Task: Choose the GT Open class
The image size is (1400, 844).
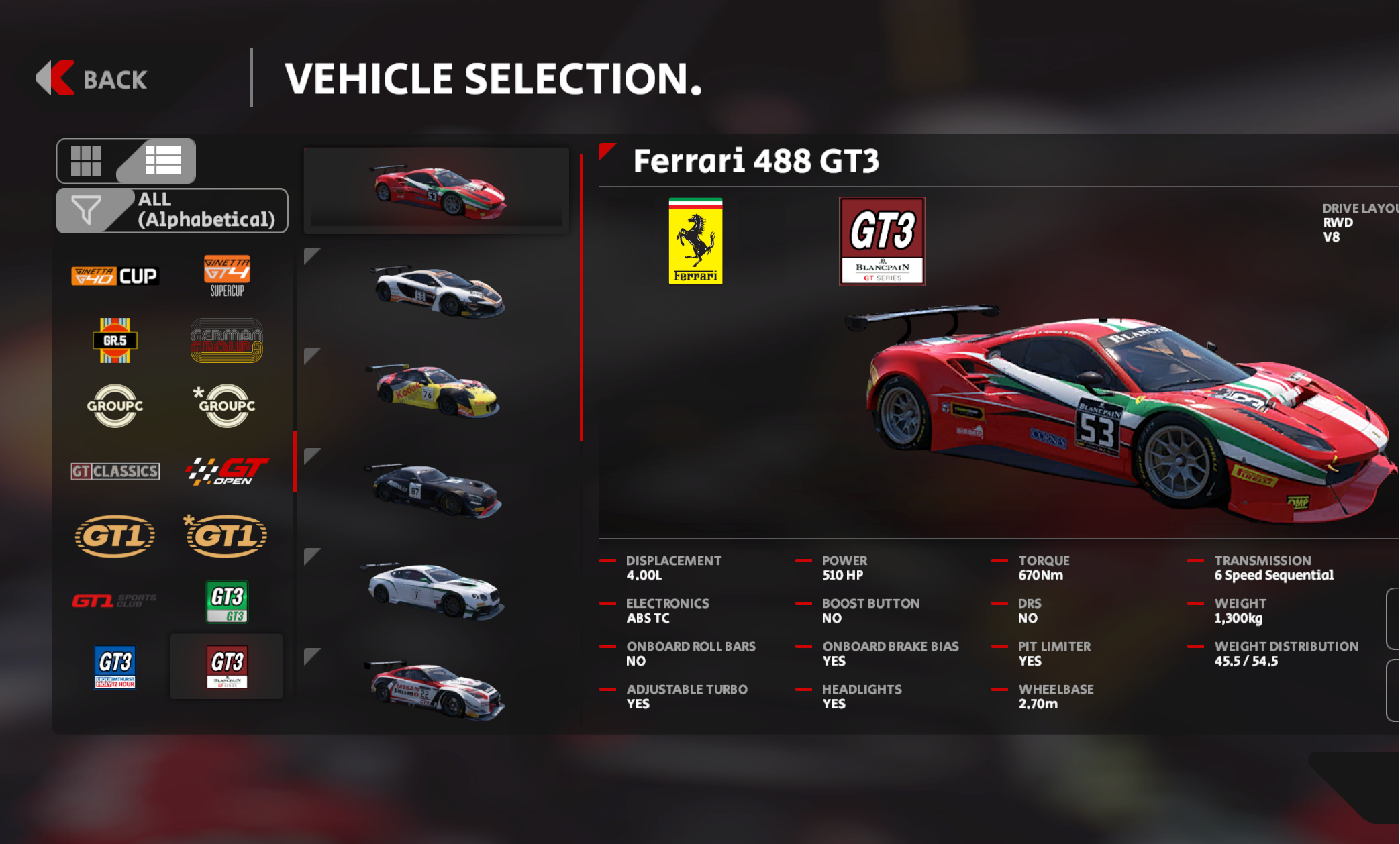Action: [x=227, y=471]
